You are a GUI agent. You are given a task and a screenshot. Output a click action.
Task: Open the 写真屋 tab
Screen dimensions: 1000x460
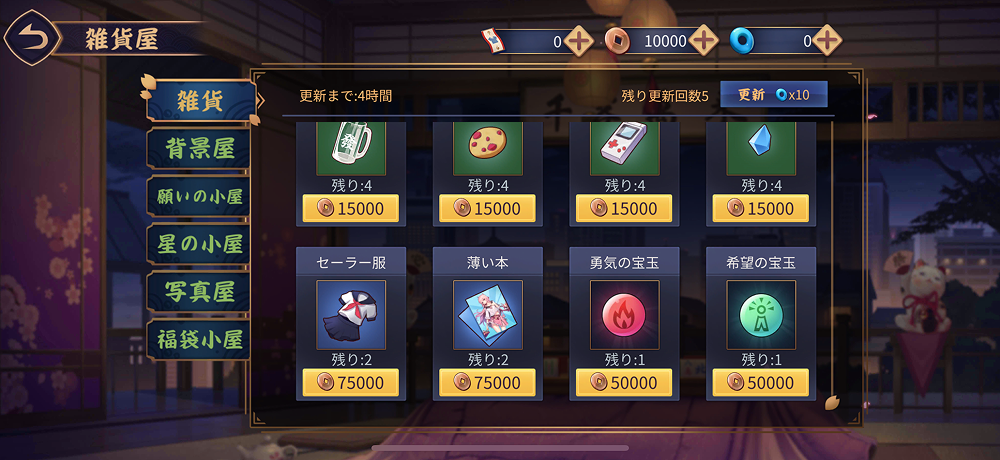(196, 291)
